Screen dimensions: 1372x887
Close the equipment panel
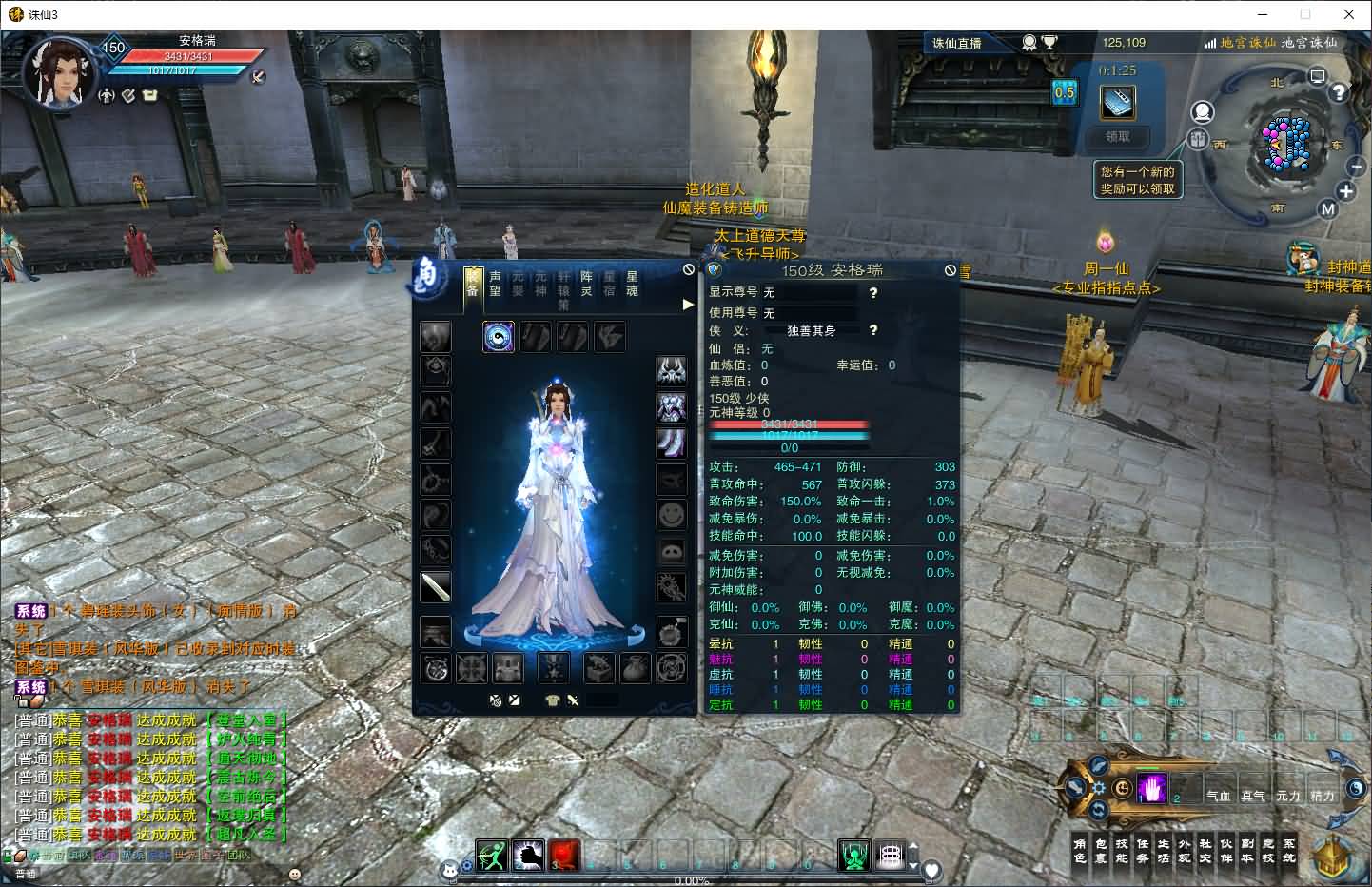coord(689,269)
